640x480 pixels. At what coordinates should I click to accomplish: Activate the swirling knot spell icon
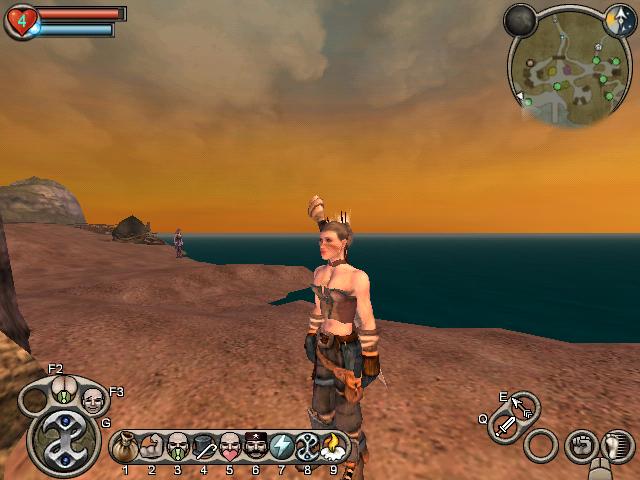tap(308, 446)
